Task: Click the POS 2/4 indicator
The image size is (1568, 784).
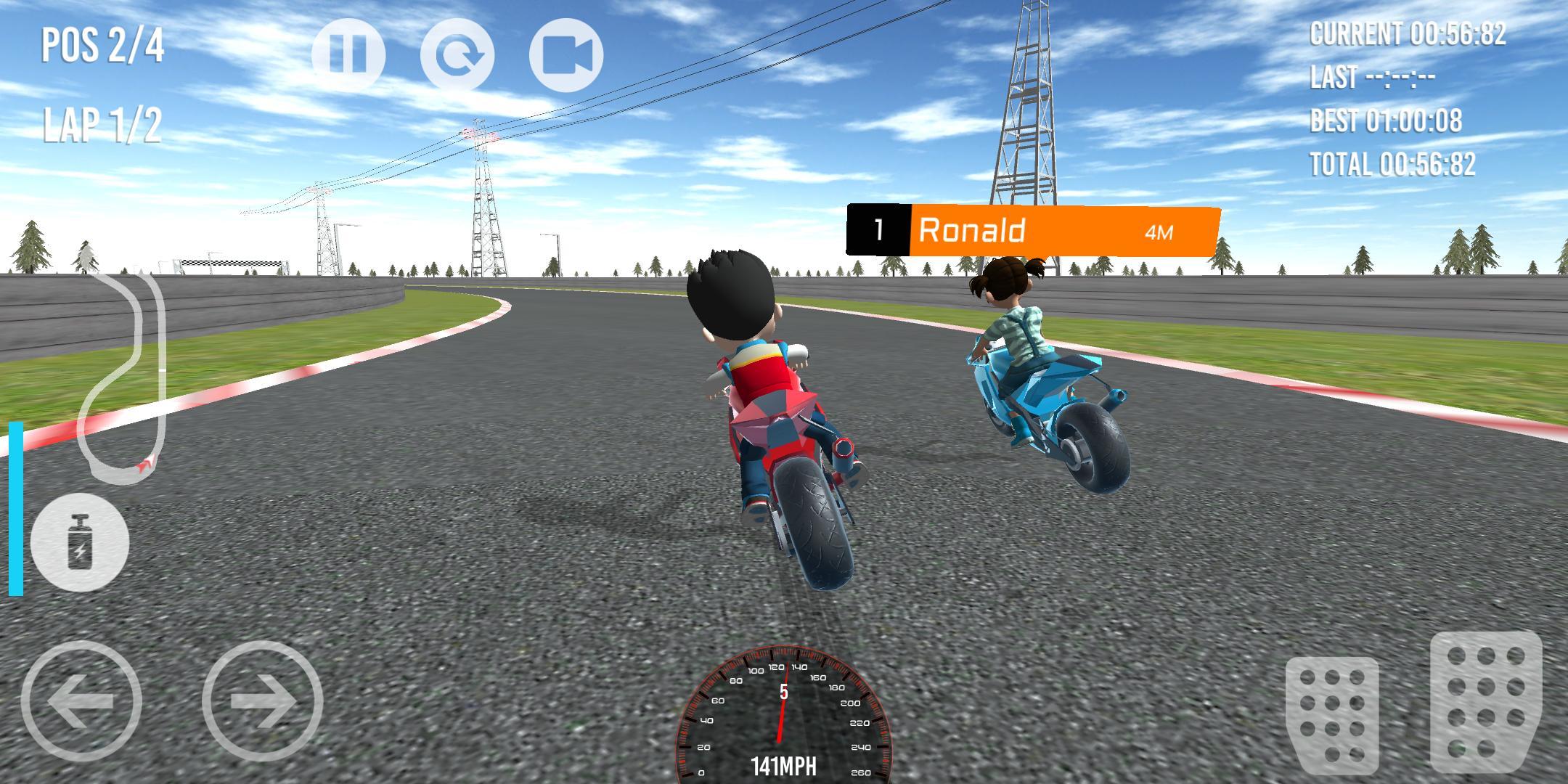Action: coord(102,45)
